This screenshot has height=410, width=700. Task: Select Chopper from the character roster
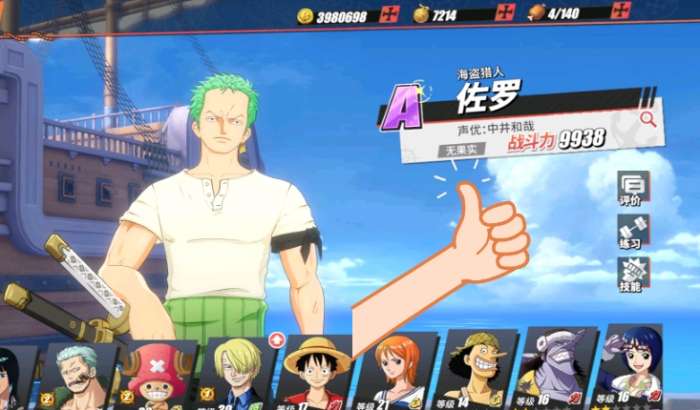click(158, 375)
